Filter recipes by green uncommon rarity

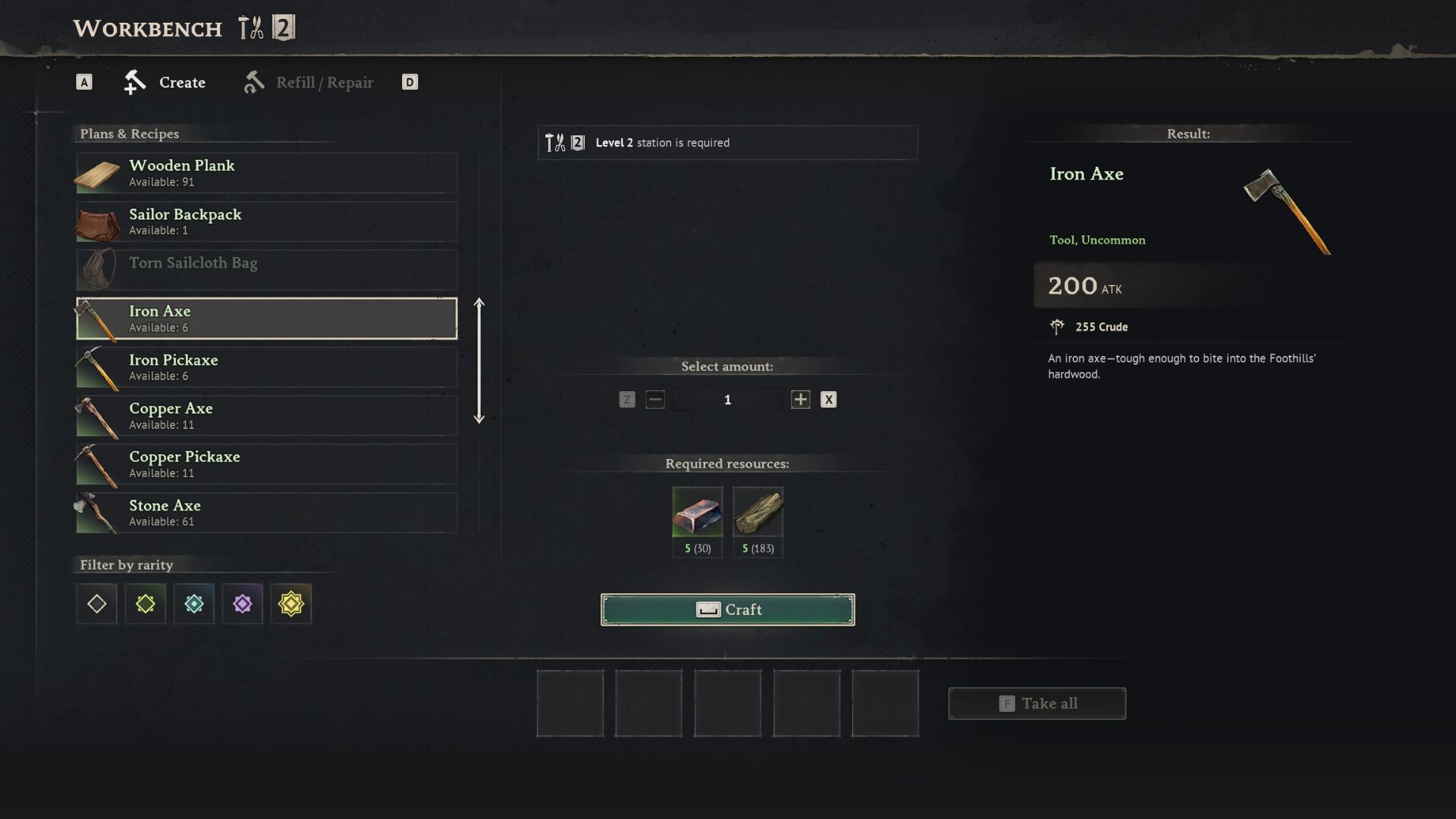146,604
